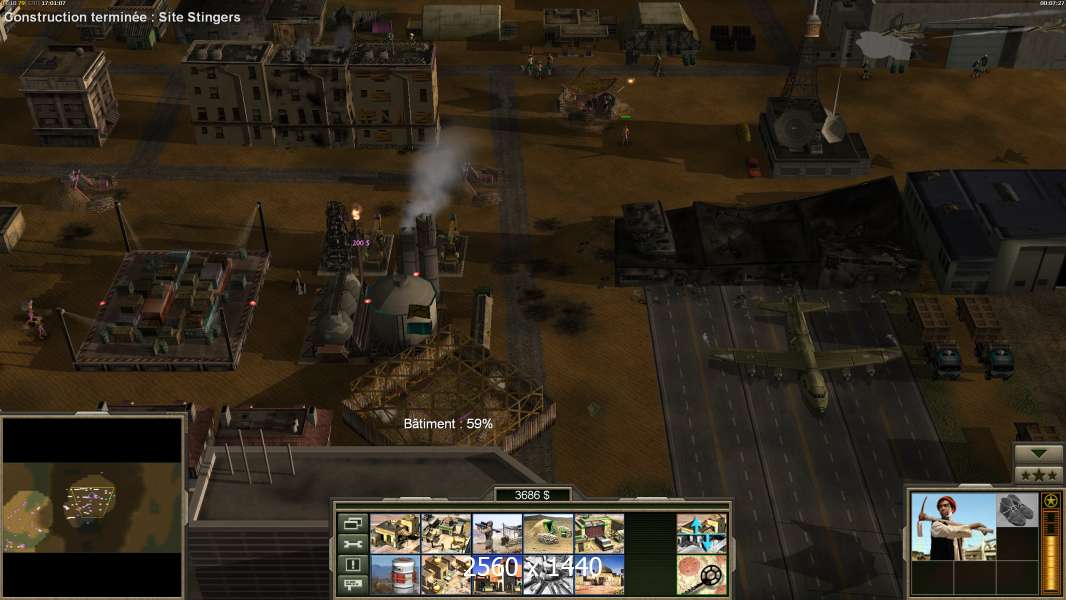Toggle the blue arrows structure swap icon

click(701, 534)
